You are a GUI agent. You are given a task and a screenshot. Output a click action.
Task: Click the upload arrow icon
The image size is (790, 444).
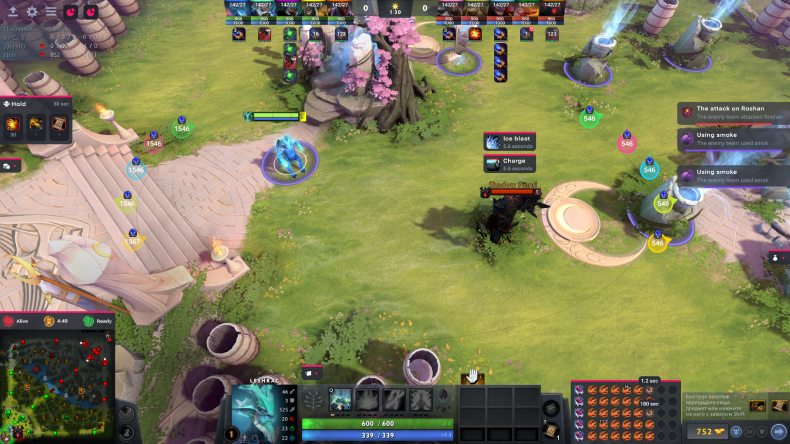click(x=11, y=12)
